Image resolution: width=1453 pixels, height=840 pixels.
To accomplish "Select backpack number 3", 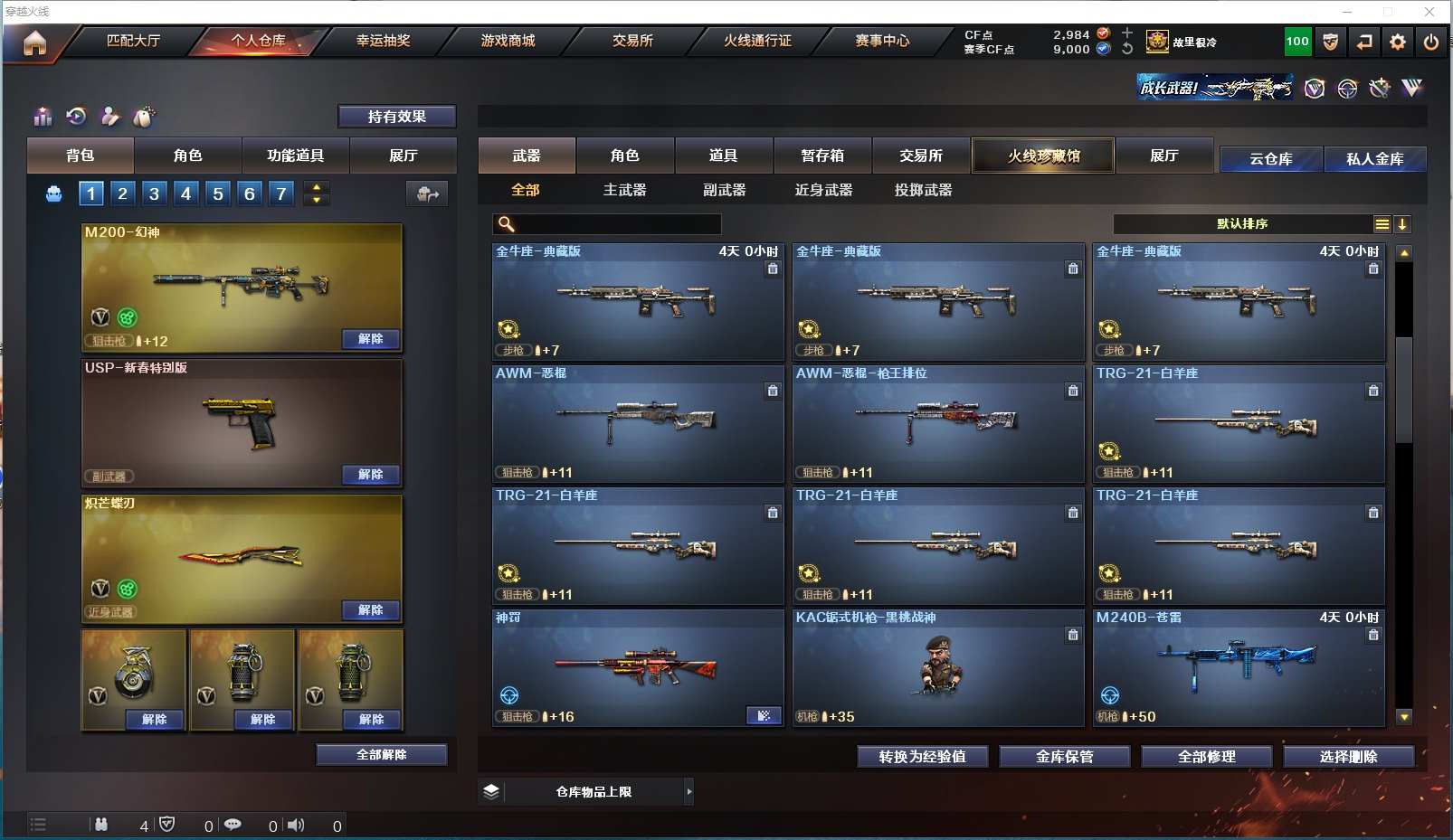I will 155,193.
